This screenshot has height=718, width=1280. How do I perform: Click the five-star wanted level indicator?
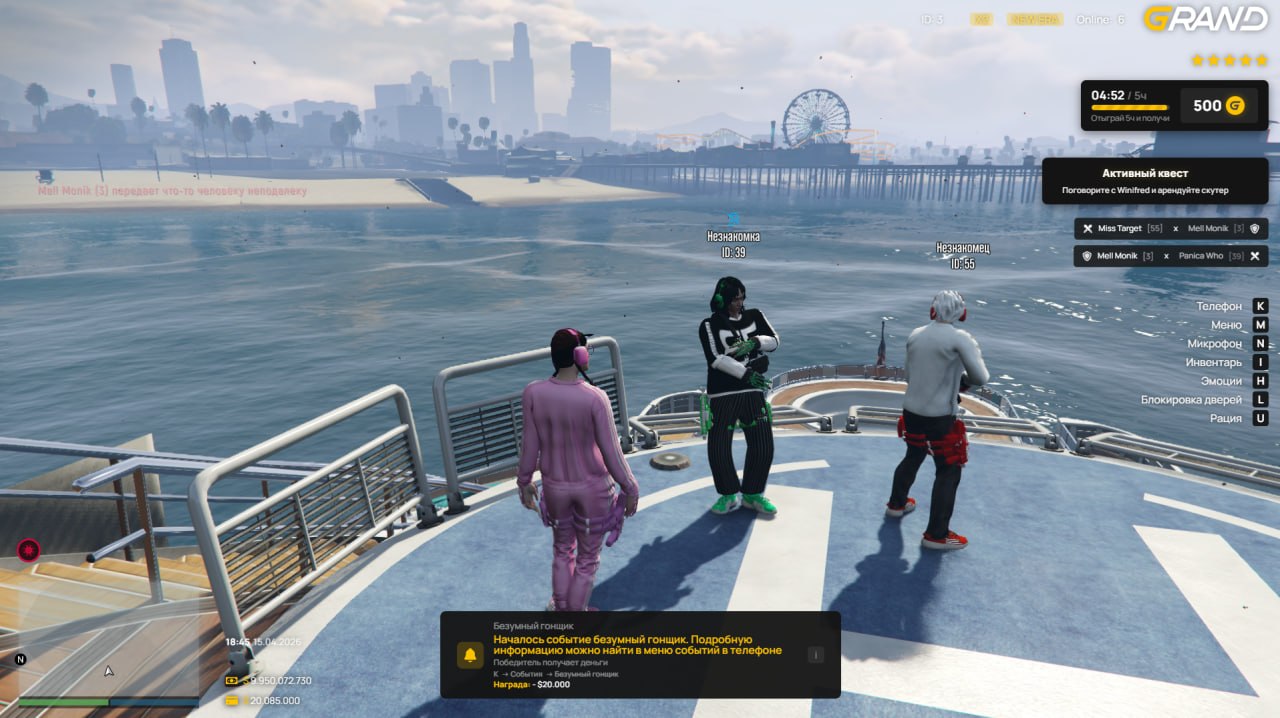[1228, 60]
